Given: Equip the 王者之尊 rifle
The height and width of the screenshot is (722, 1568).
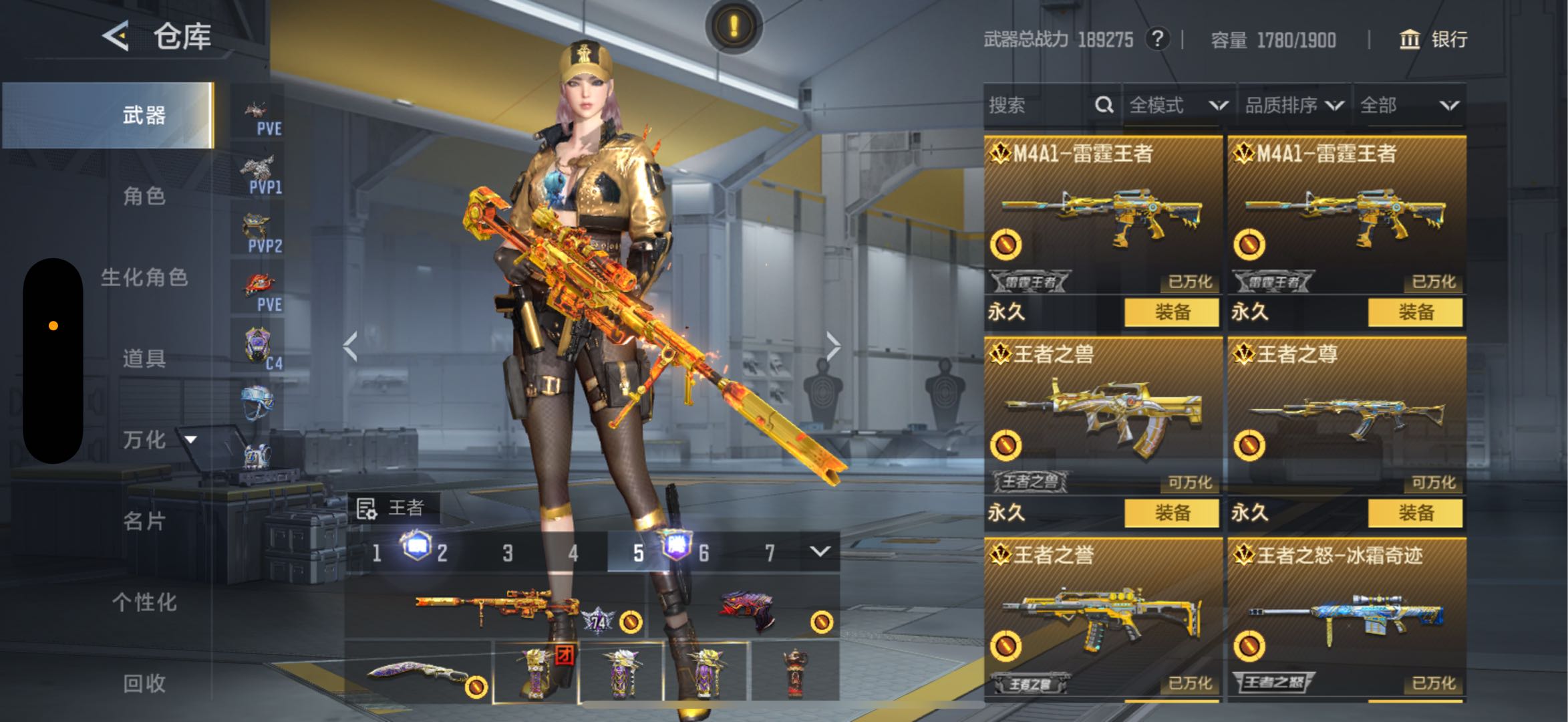Looking at the screenshot, I should [1415, 513].
